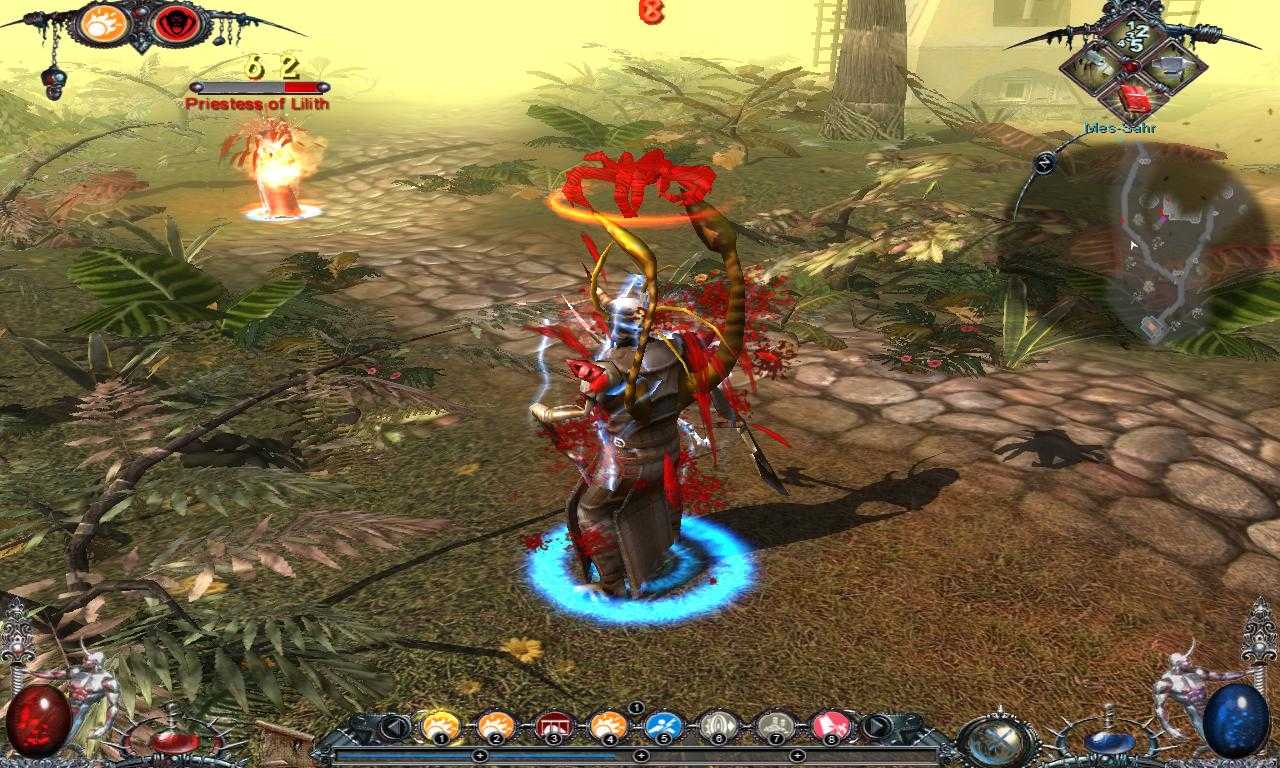Screen dimensions: 1280x768
Task: Select the skill in hotbar slot 1
Action: click(441, 725)
